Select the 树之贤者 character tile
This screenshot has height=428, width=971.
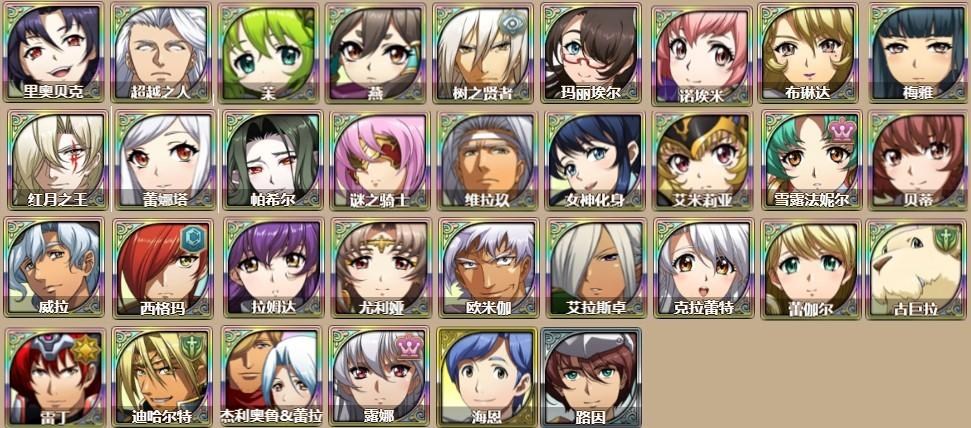[x=483, y=50]
